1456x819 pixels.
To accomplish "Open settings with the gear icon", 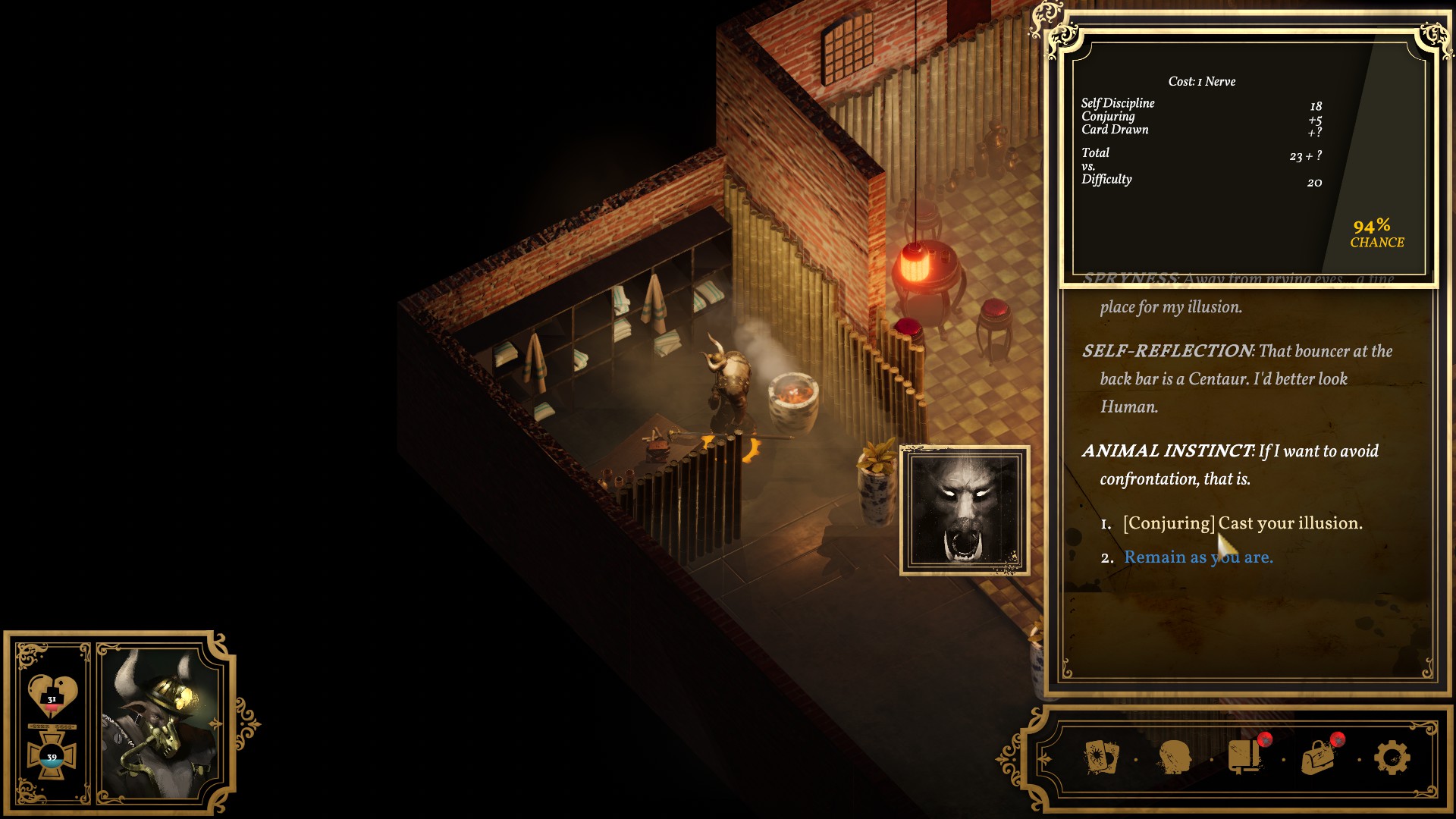I will tap(1392, 758).
